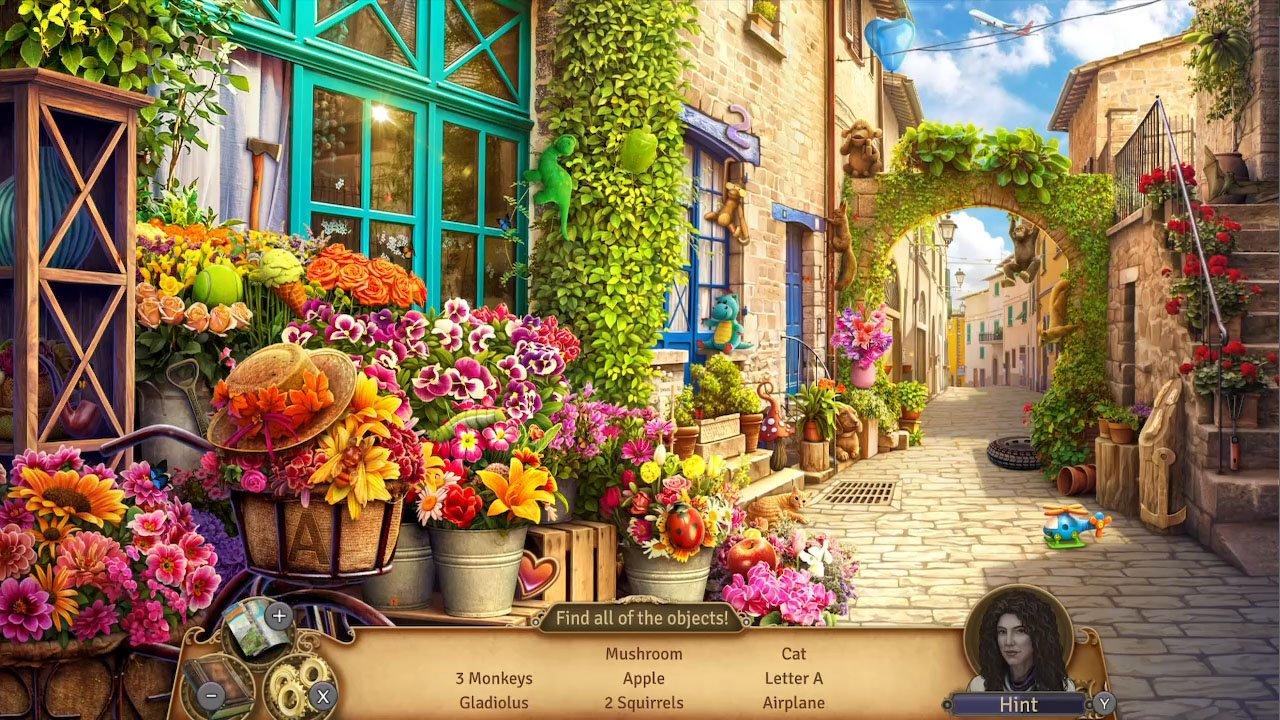
Task: Select '2 Squirrels' in the object list
Action: 644,703
